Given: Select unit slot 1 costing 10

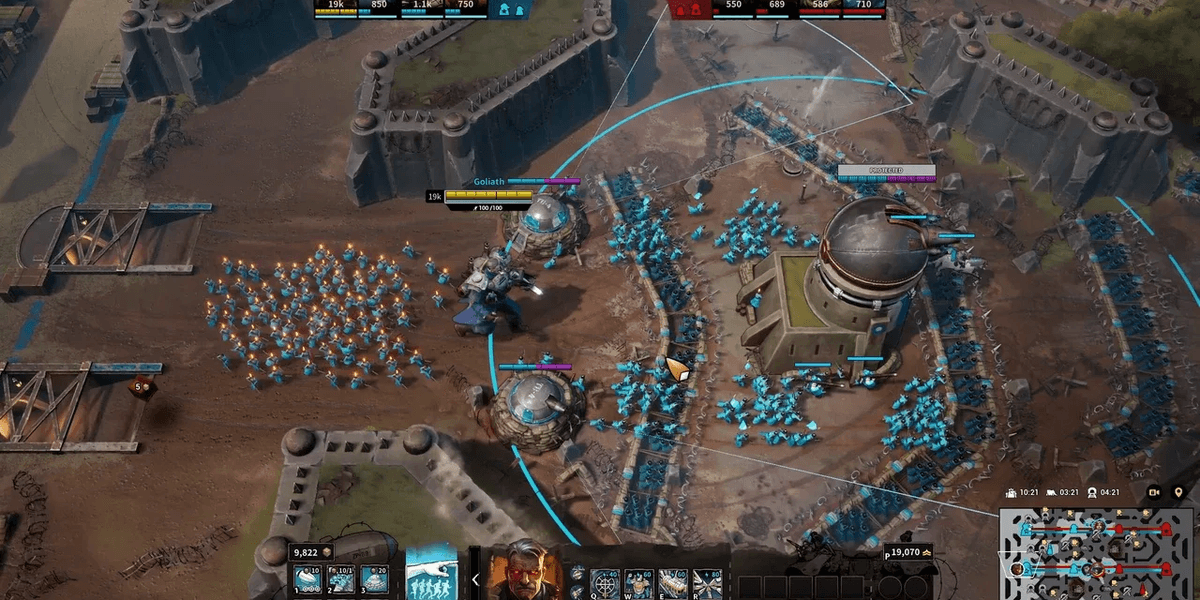Looking at the screenshot, I should 306,579.
